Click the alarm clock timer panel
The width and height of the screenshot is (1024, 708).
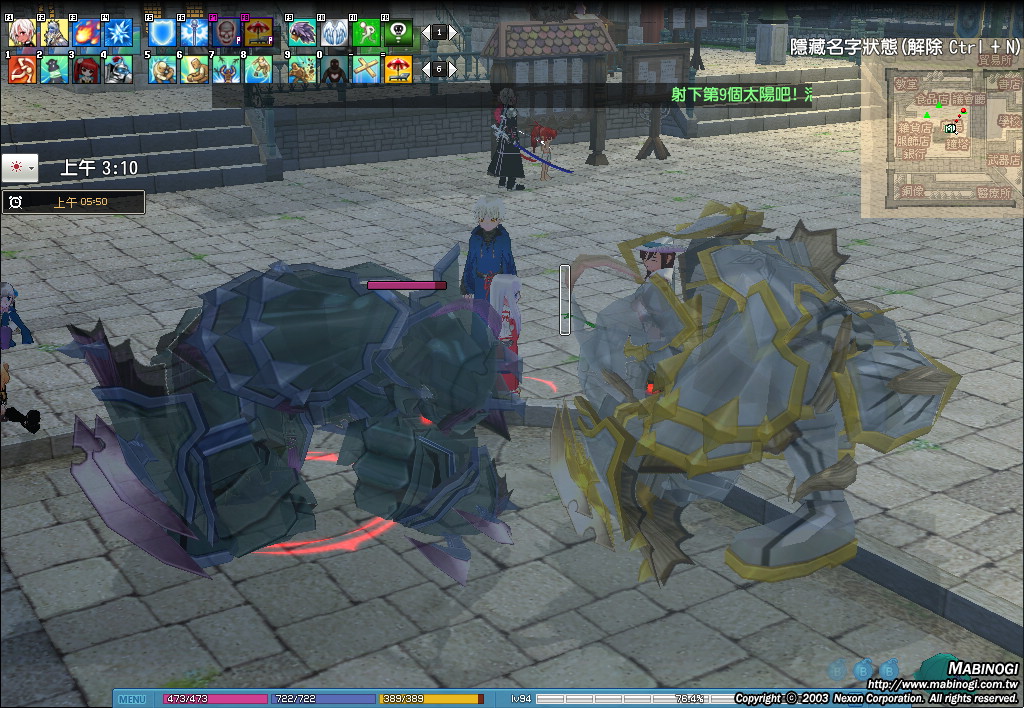pyautogui.click(x=73, y=202)
